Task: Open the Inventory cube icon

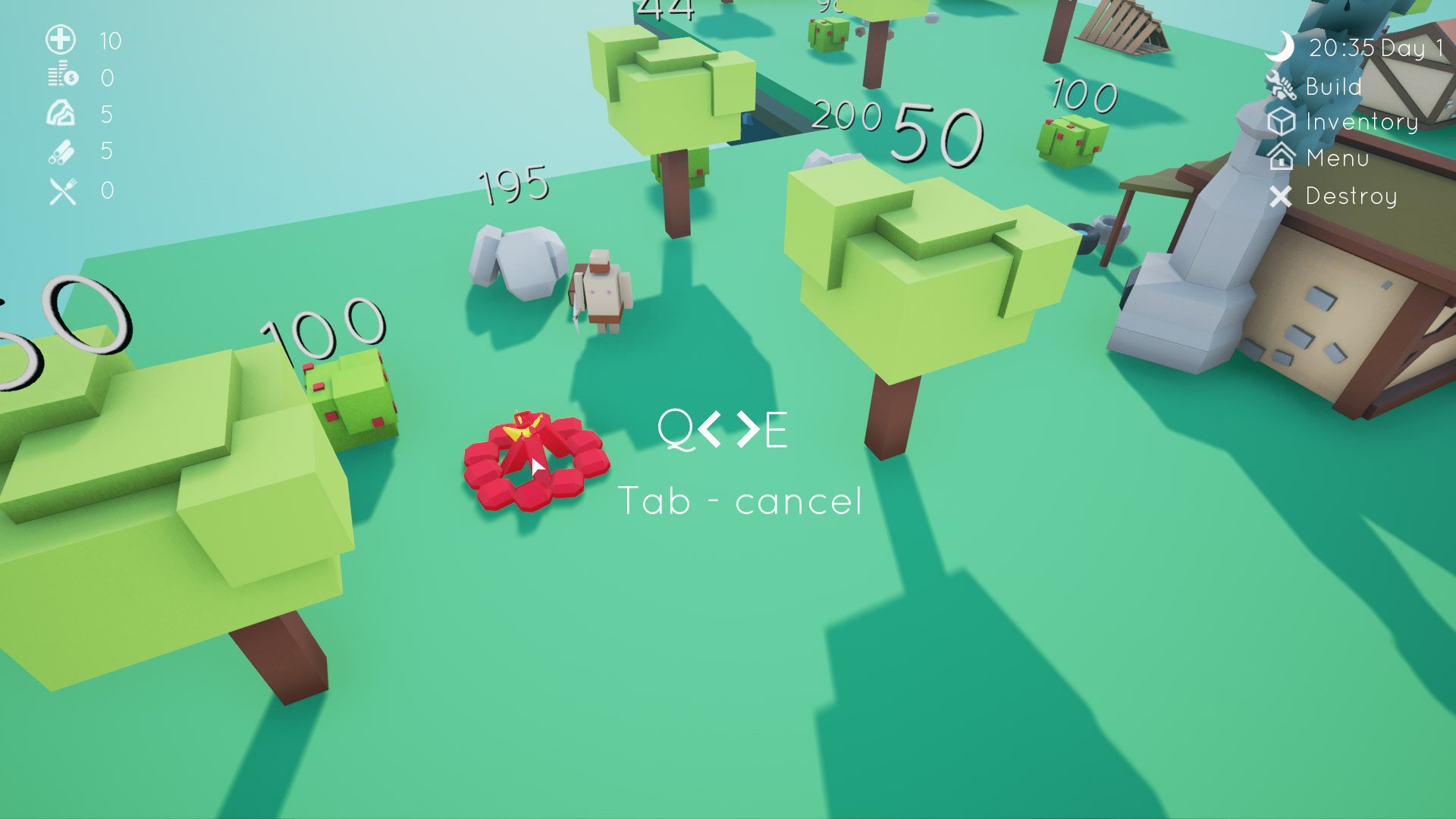Action: click(1282, 122)
